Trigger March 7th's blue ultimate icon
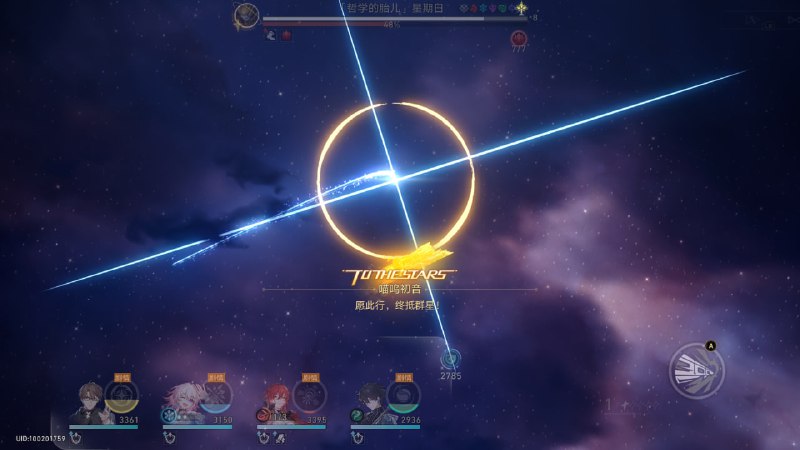 click(x=215, y=396)
